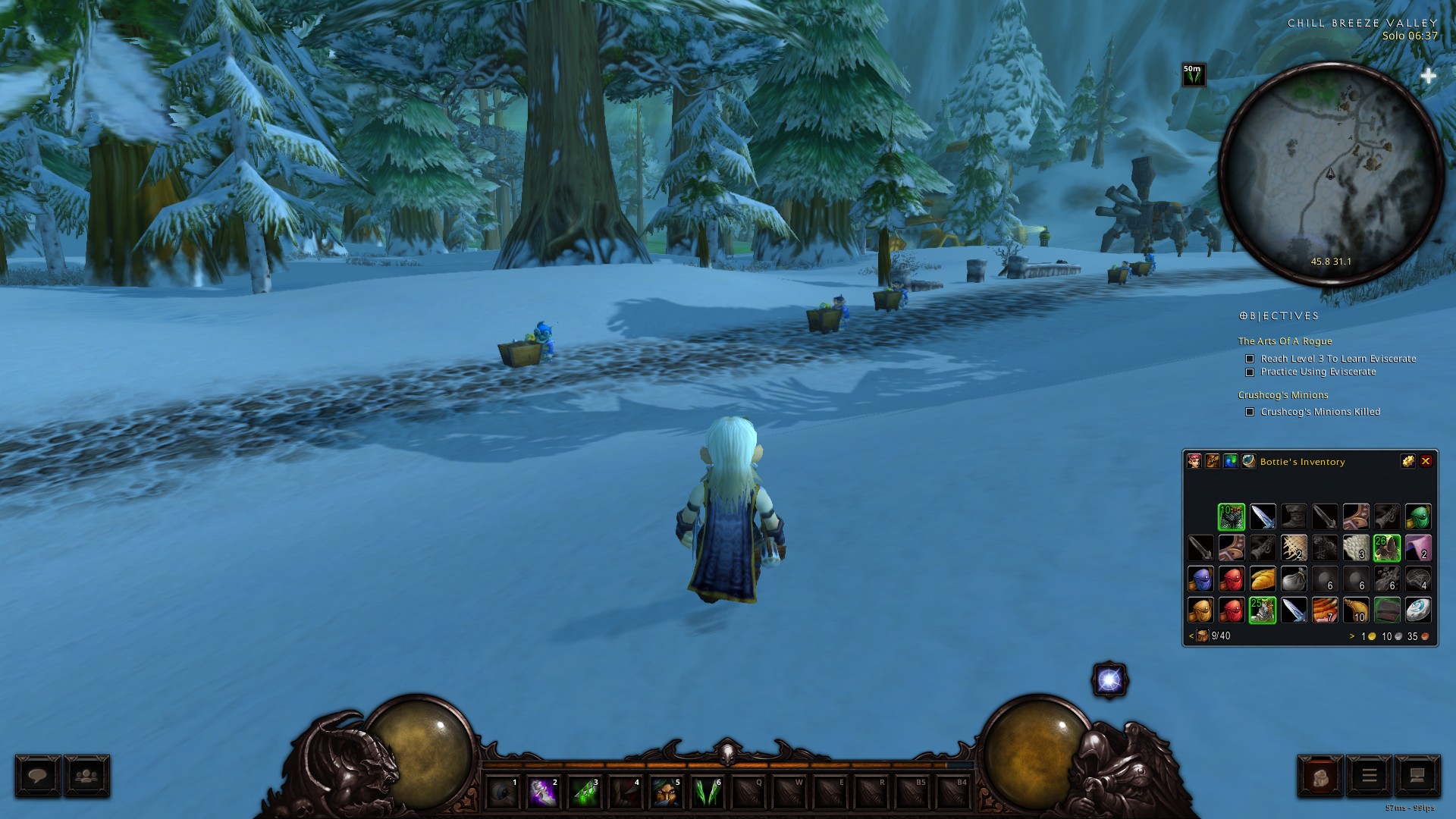
Task: Close Bottie's Inventory window
Action: click(x=1426, y=461)
